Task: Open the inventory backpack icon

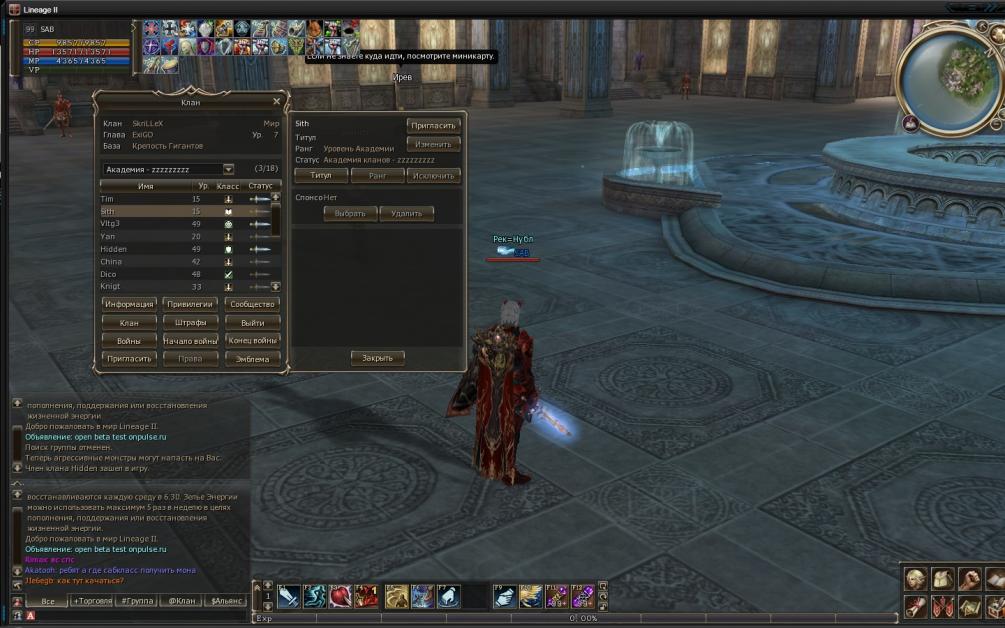Action: click(x=942, y=579)
